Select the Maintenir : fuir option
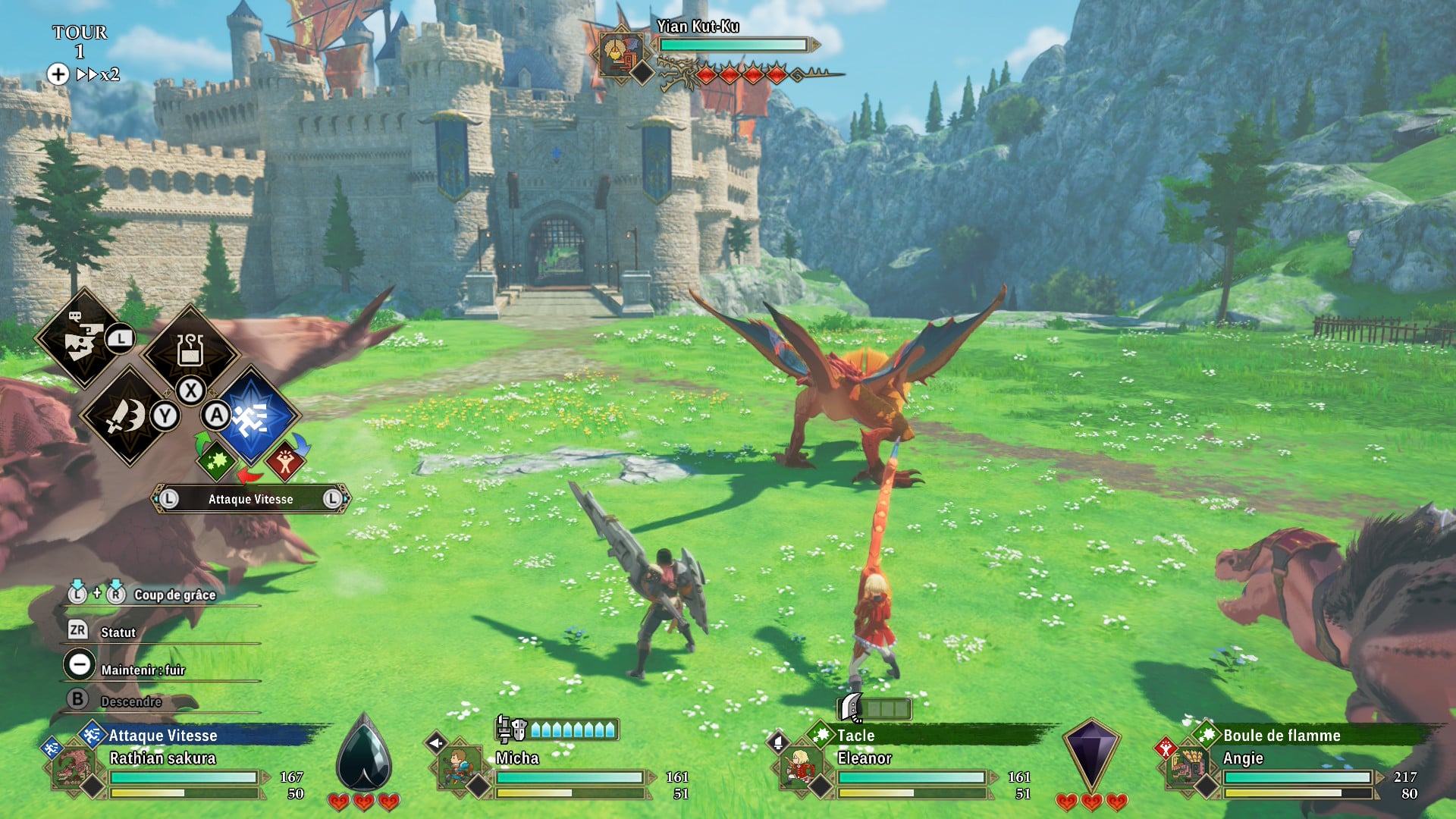Image resolution: width=1456 pixels, height=819 pixels. pos(143,670)
